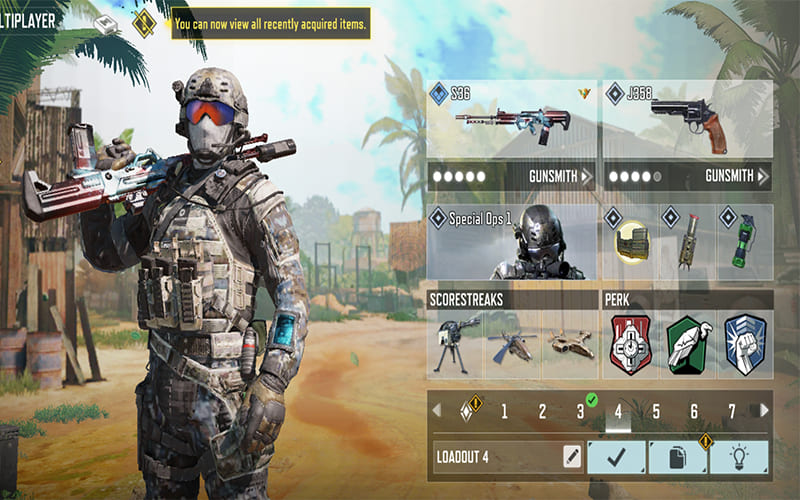Confirm the loadout with the checkmark button
Screen dimensions: 800x500
pyautogui.click(x=616, y=457)
